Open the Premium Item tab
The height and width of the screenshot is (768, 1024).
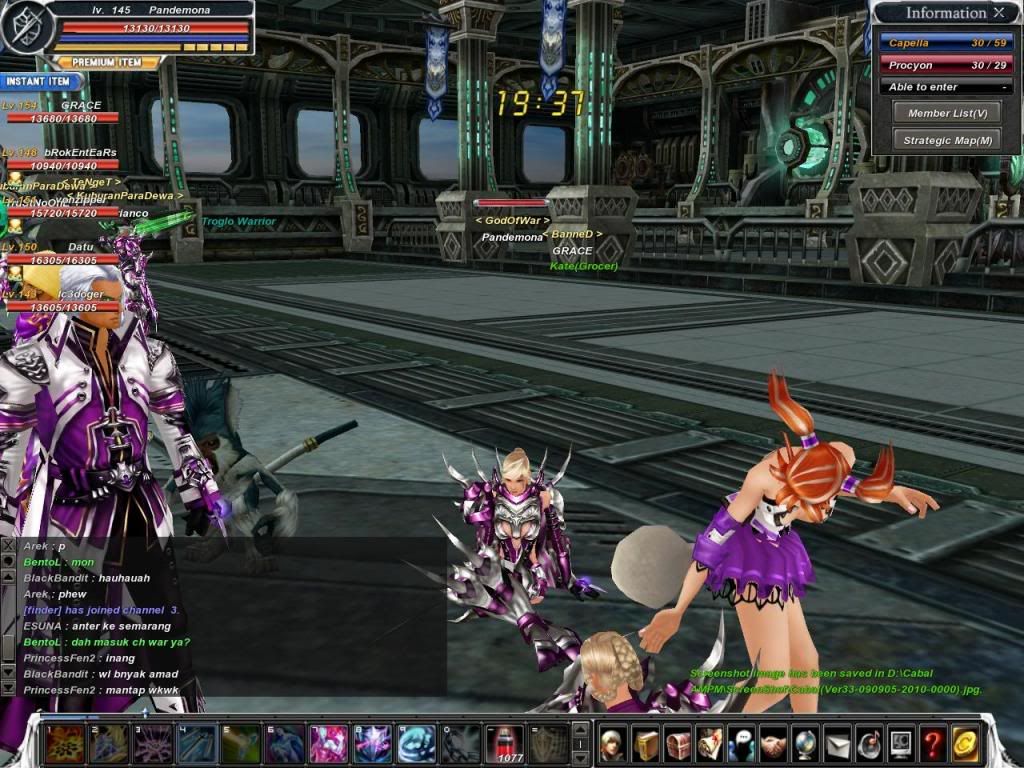[x=107, y=62]
